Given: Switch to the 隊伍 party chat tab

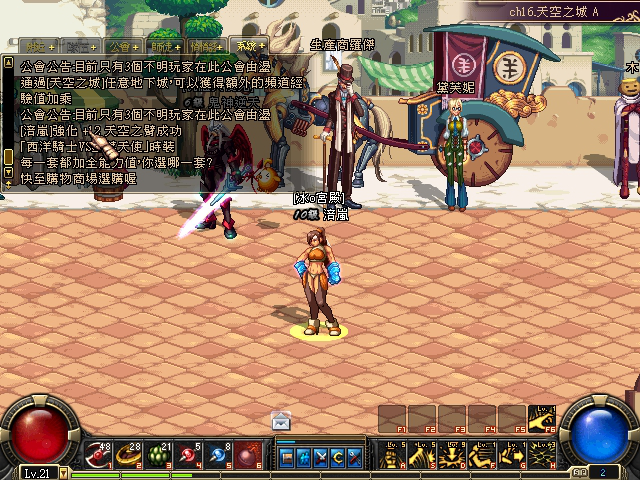Looking at the screenshot, I should click(x=79, y=45).
